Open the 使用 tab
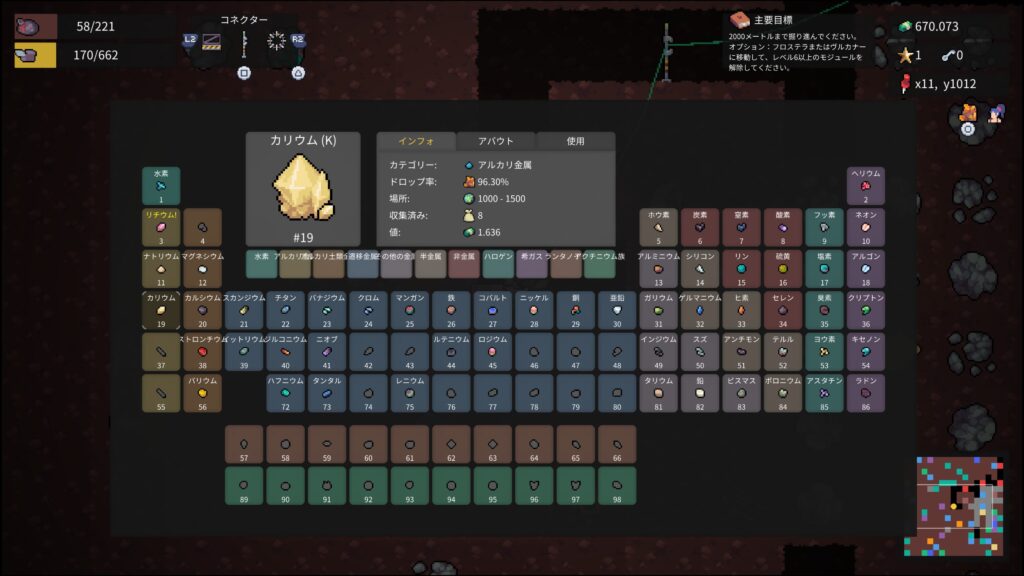The image size is (1024, 576). pos(575,141)
